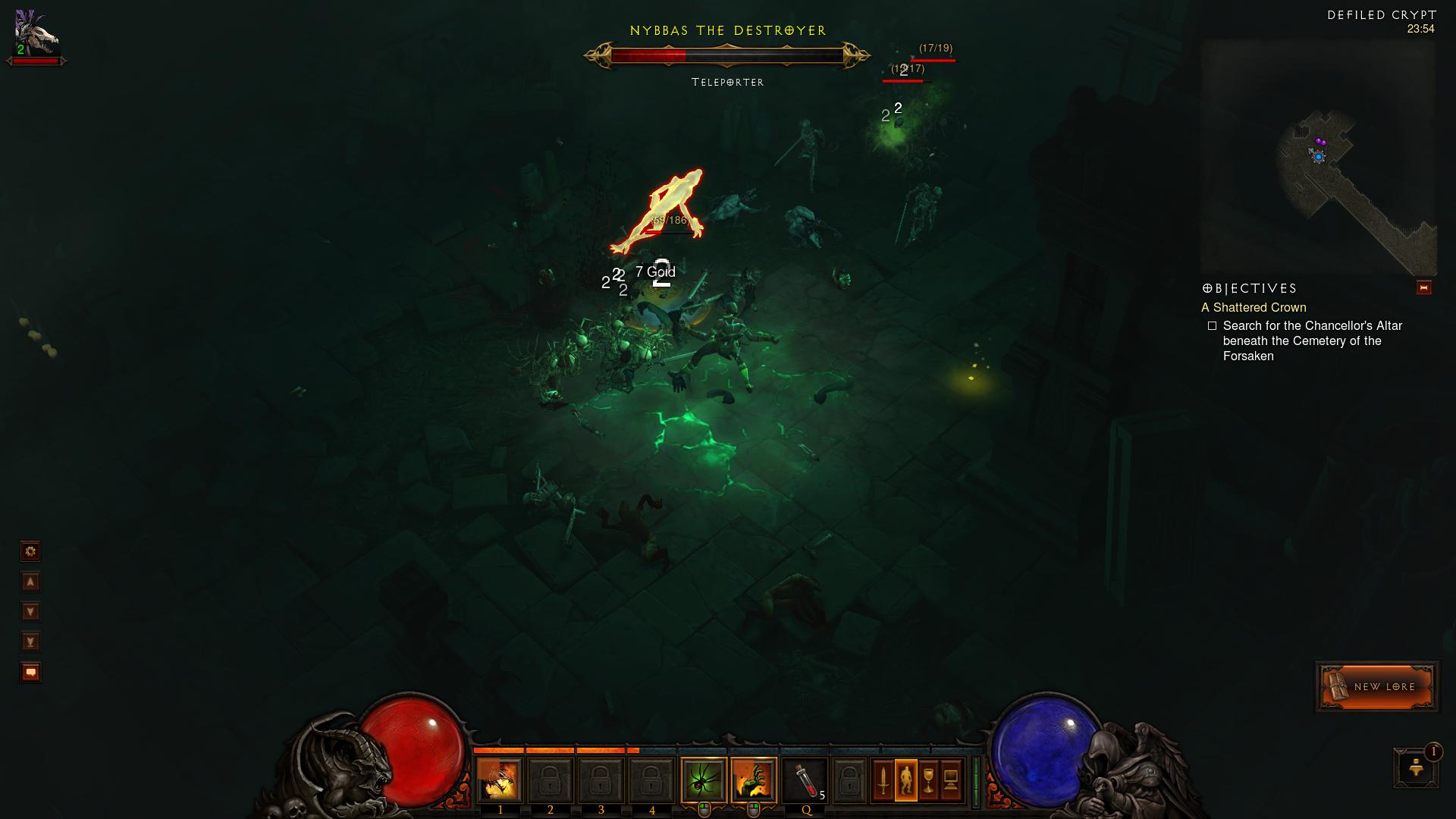This screenshot has width=1456, height=819.
Task: Open the quest journal goblet button
Action: coord(928,780)
